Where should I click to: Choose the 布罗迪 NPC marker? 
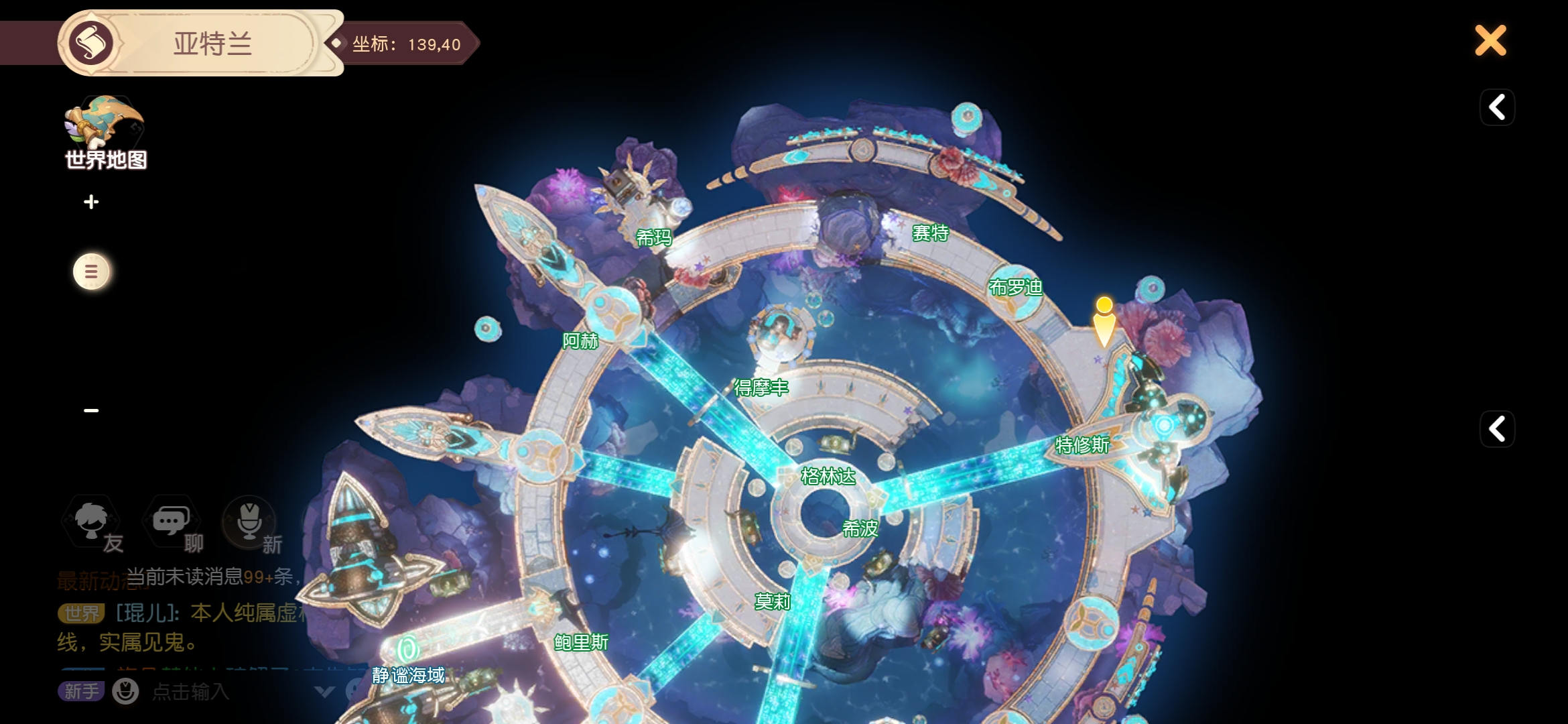(1015, 288)
